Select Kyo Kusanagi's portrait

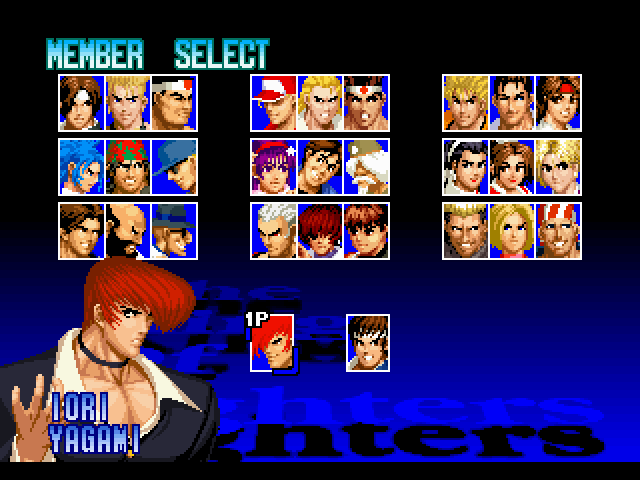81,101
